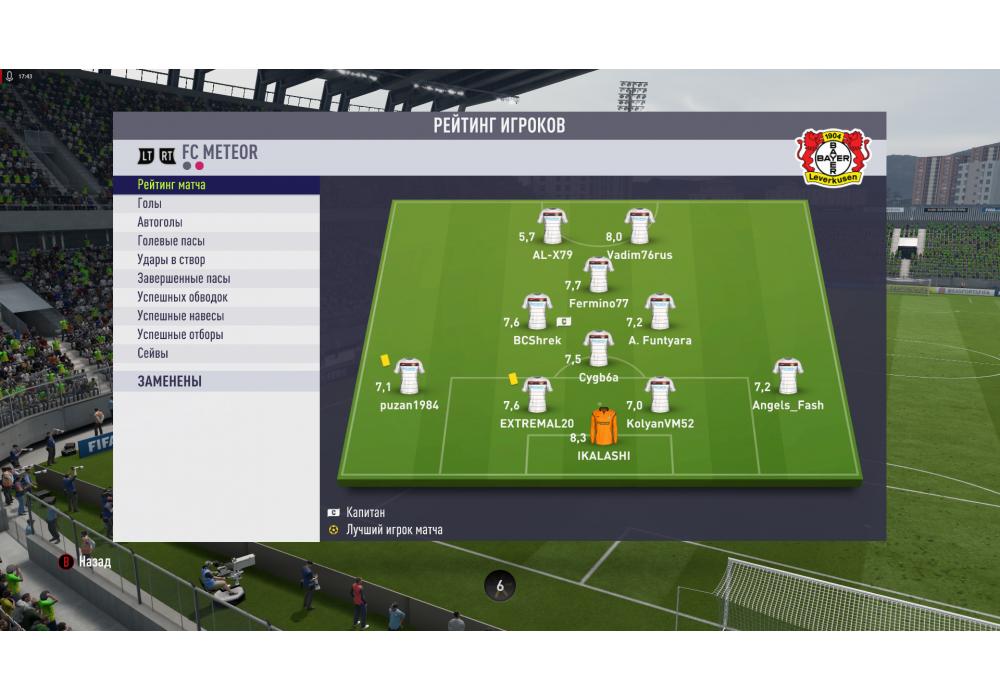Screen dimensions: 1000x700
Task: Choose the Успешных обводок entry
Action: (216, 297)
